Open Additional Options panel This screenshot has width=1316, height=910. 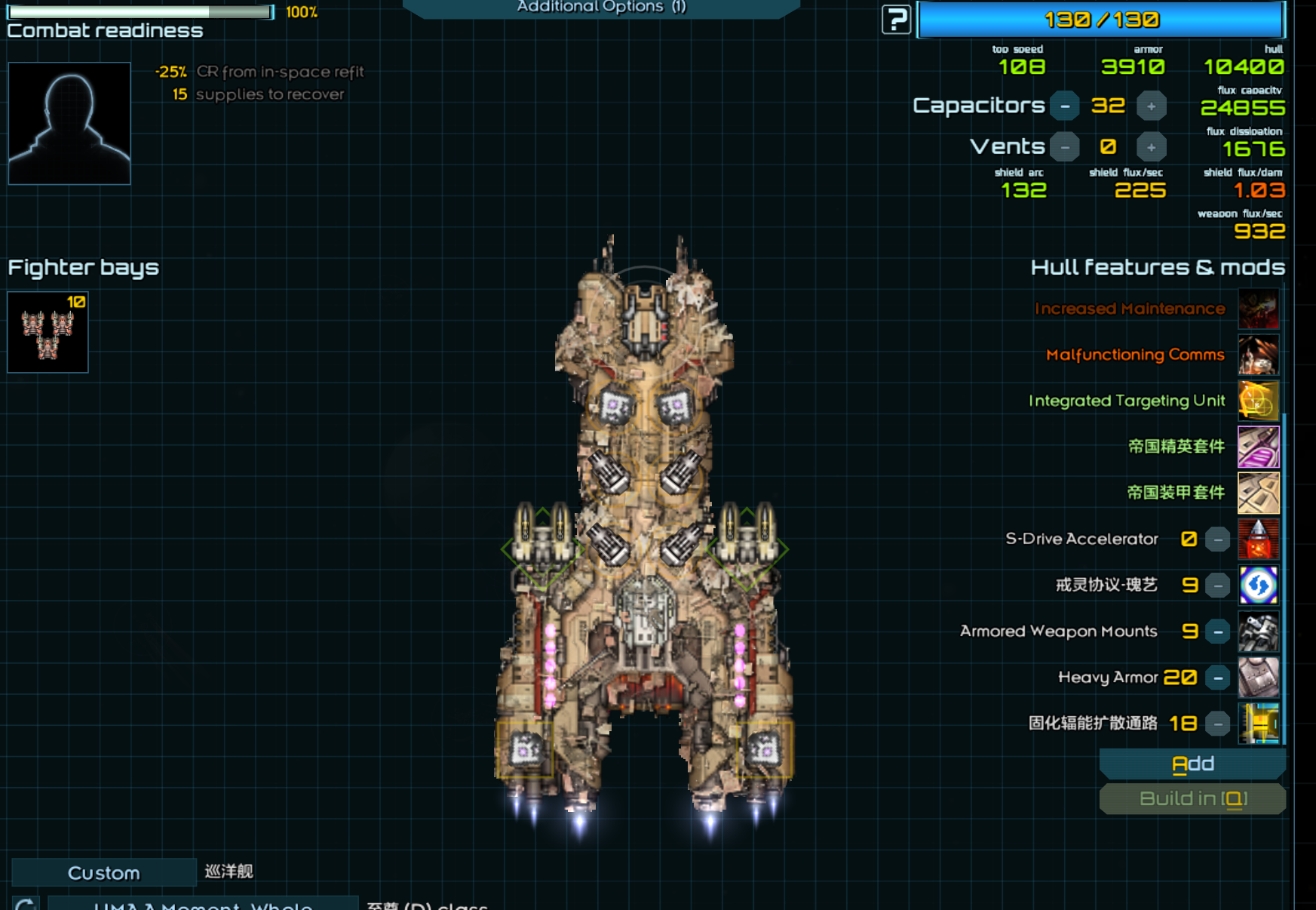[601, 8]
